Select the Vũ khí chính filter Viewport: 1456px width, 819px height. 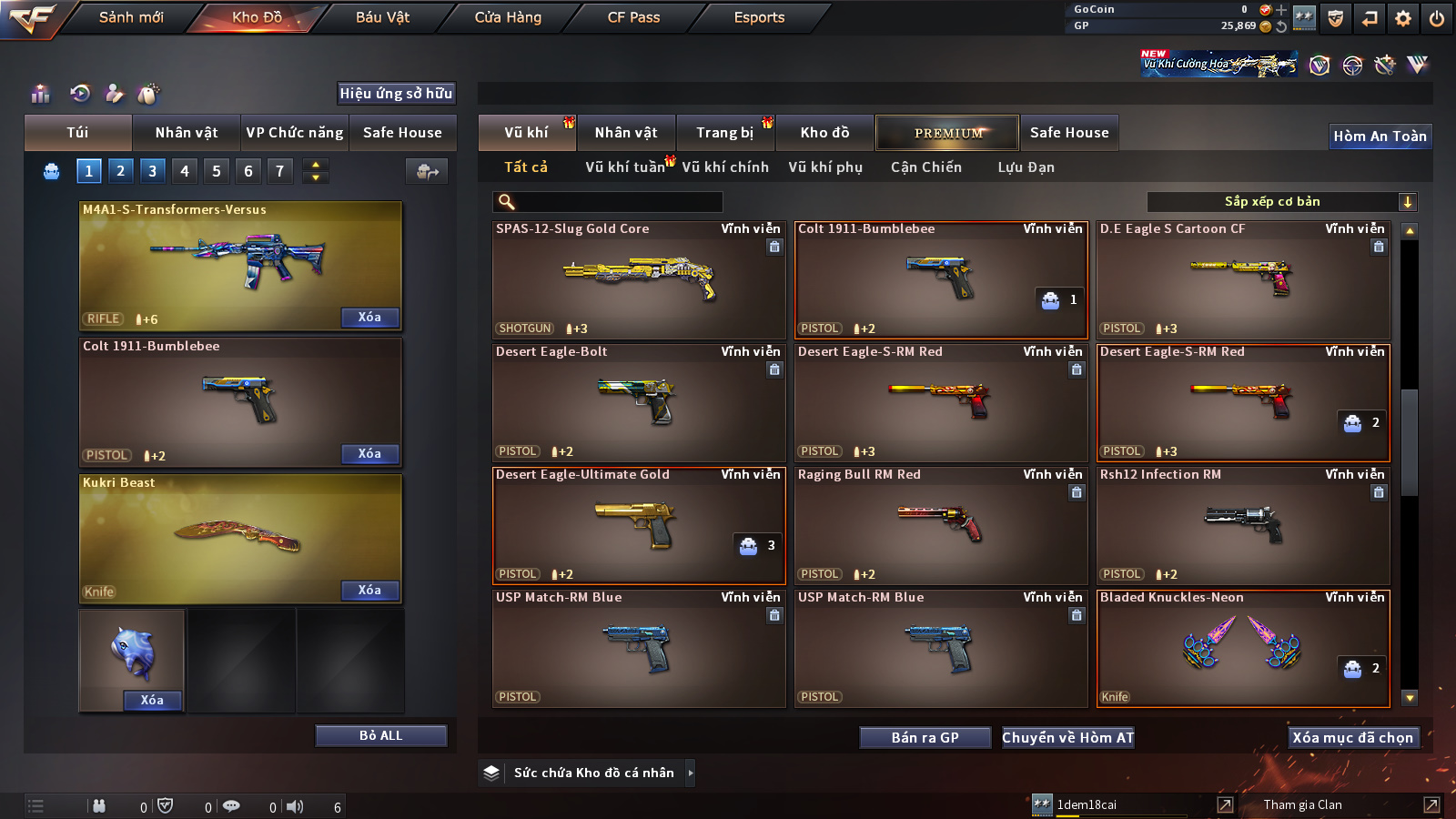tap(725, 167)
